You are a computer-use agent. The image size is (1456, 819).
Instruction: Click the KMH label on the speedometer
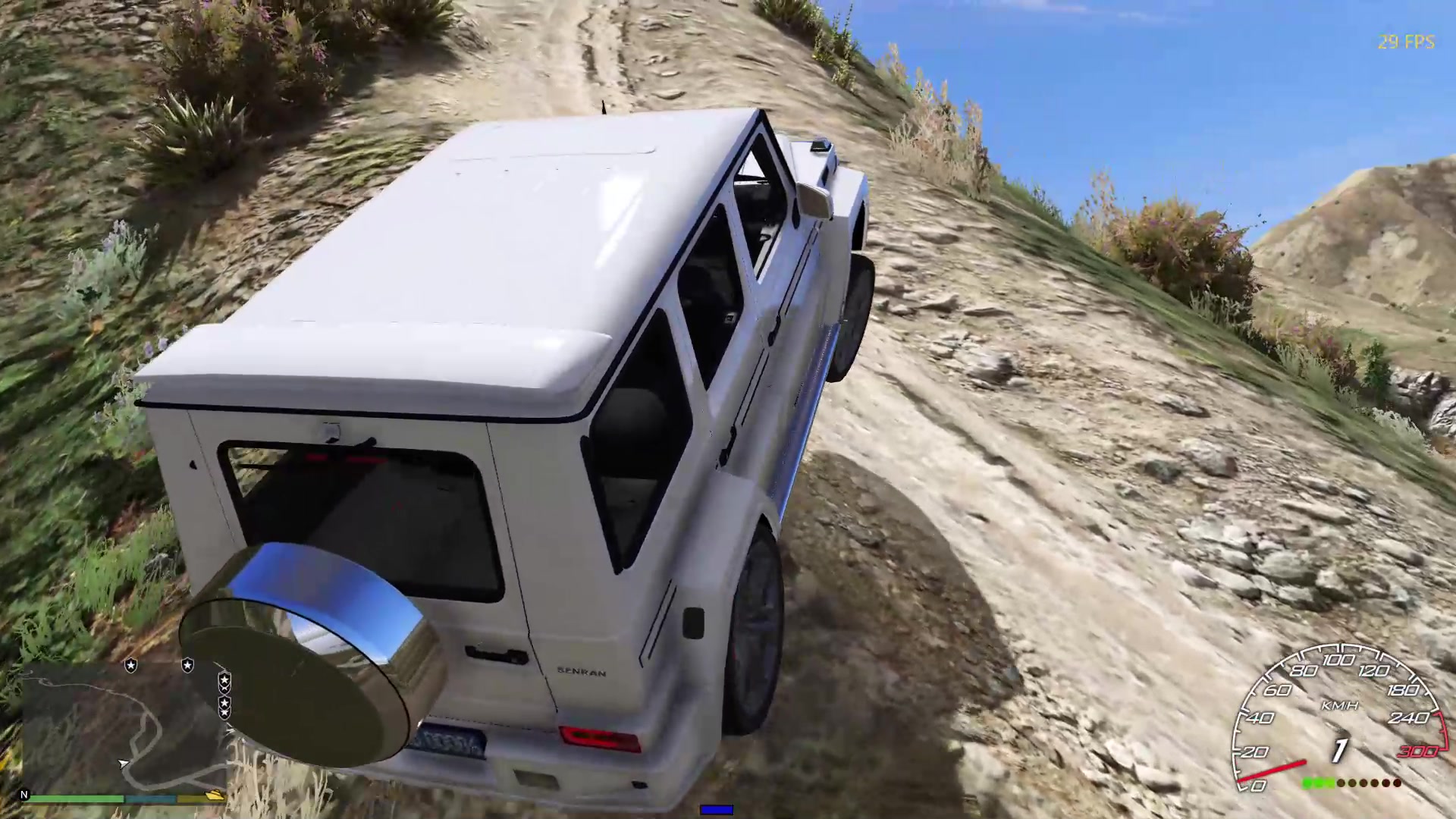point(1341,705)
